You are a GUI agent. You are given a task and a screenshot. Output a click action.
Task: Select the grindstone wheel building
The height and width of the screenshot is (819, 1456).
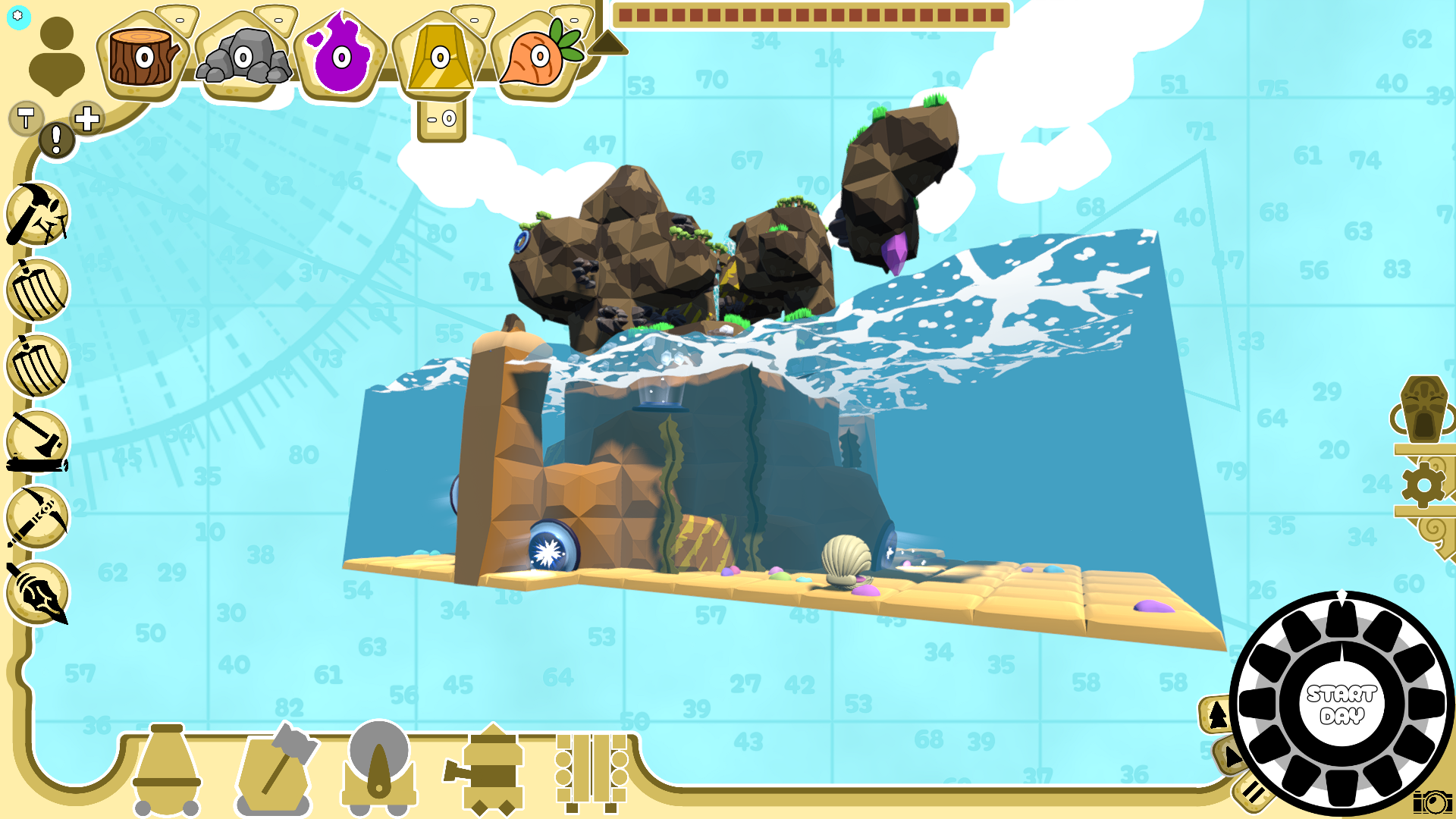378,764
